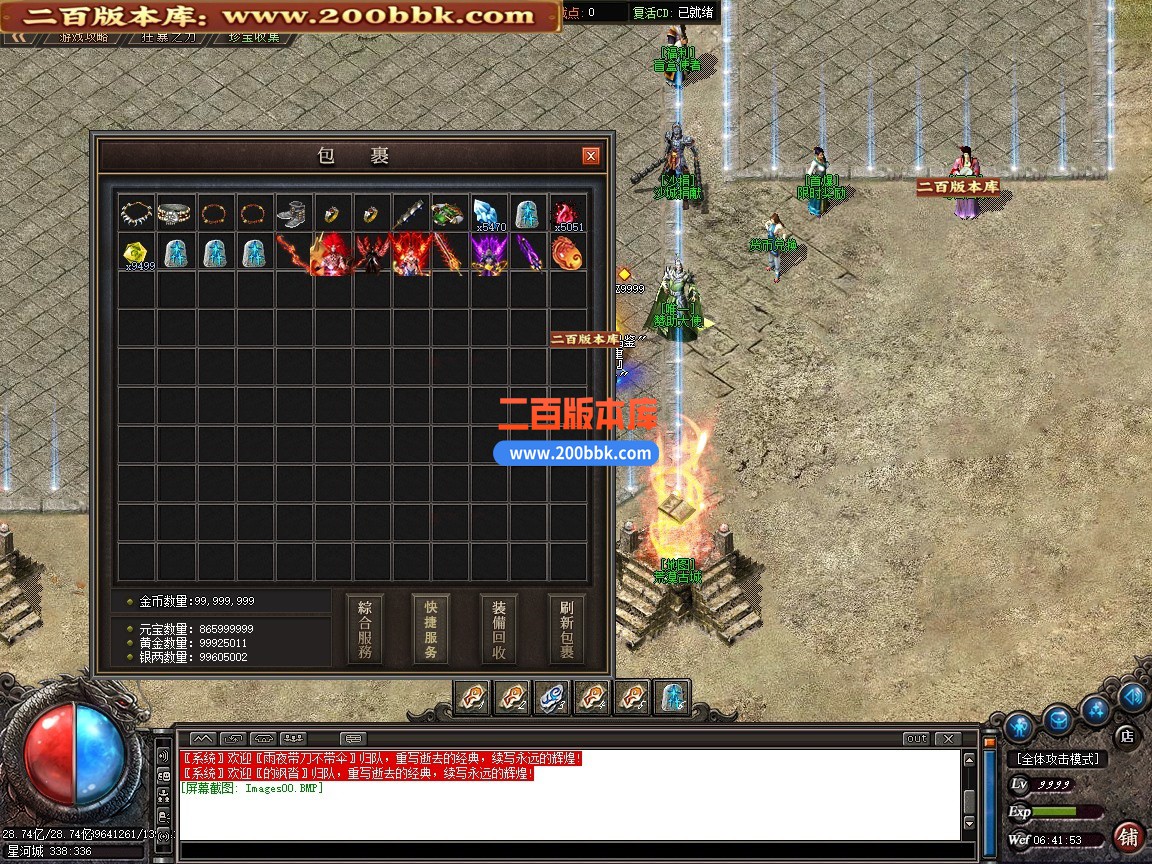Image resolution: width=1152 pixels, height=864 pixels.
Task: Select the grey boots item slot
Action: click(293, 213)
